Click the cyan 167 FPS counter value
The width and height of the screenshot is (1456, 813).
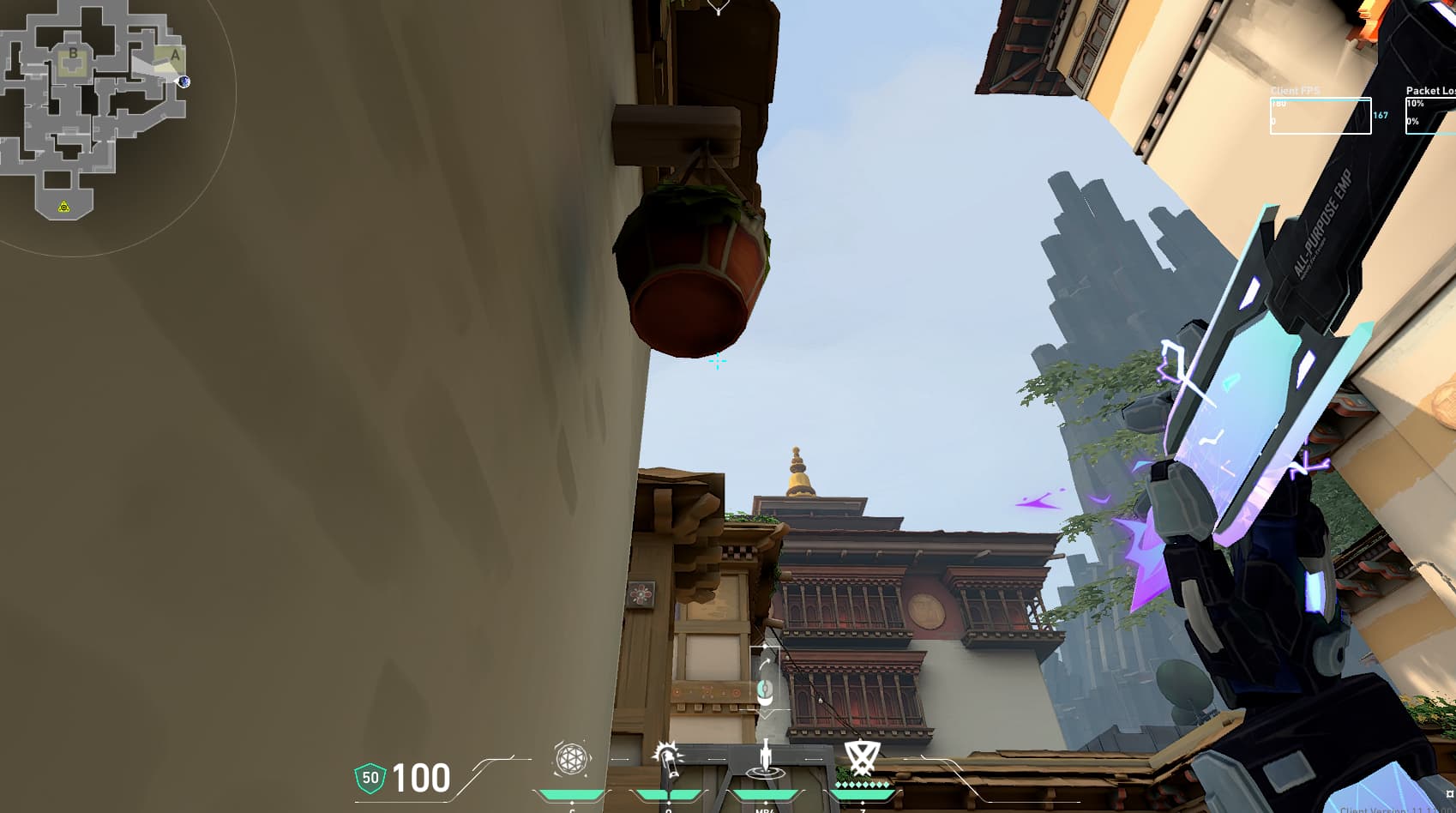[1380, 114]
